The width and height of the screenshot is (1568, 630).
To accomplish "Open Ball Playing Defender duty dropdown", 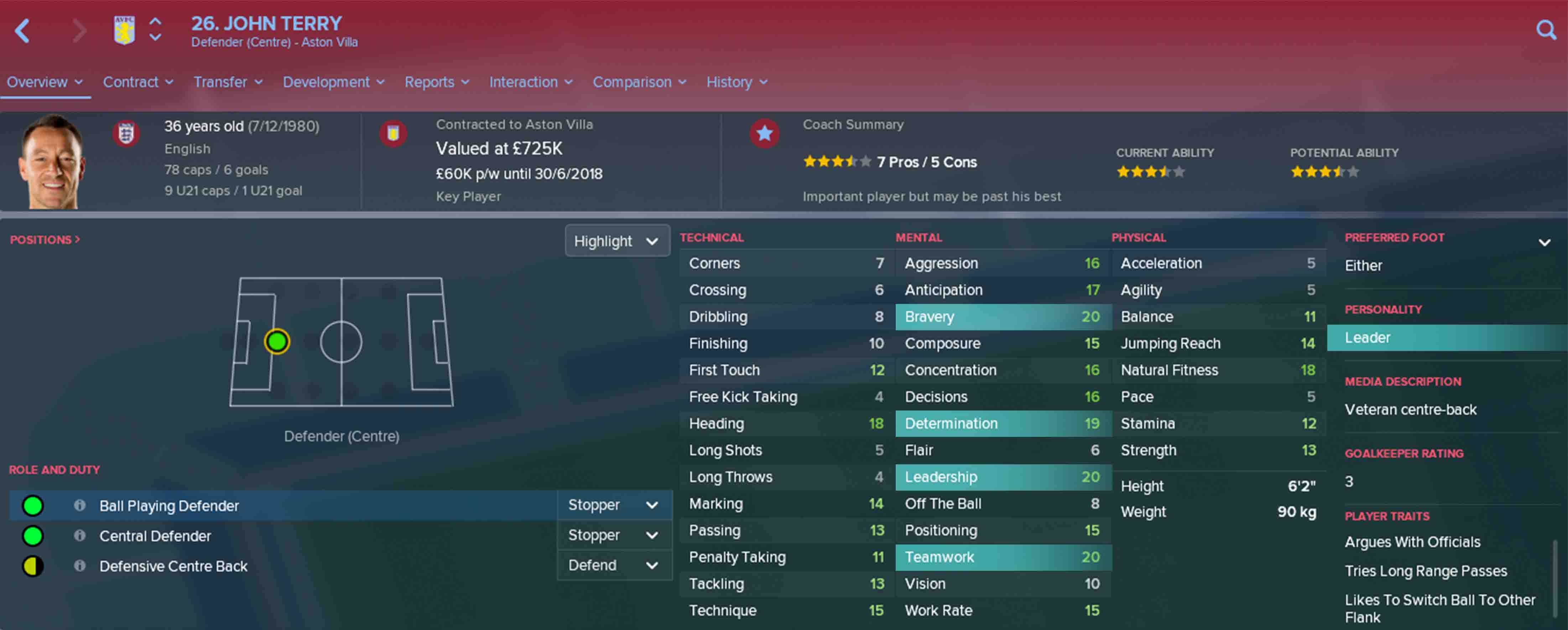I will click(613, 505).
